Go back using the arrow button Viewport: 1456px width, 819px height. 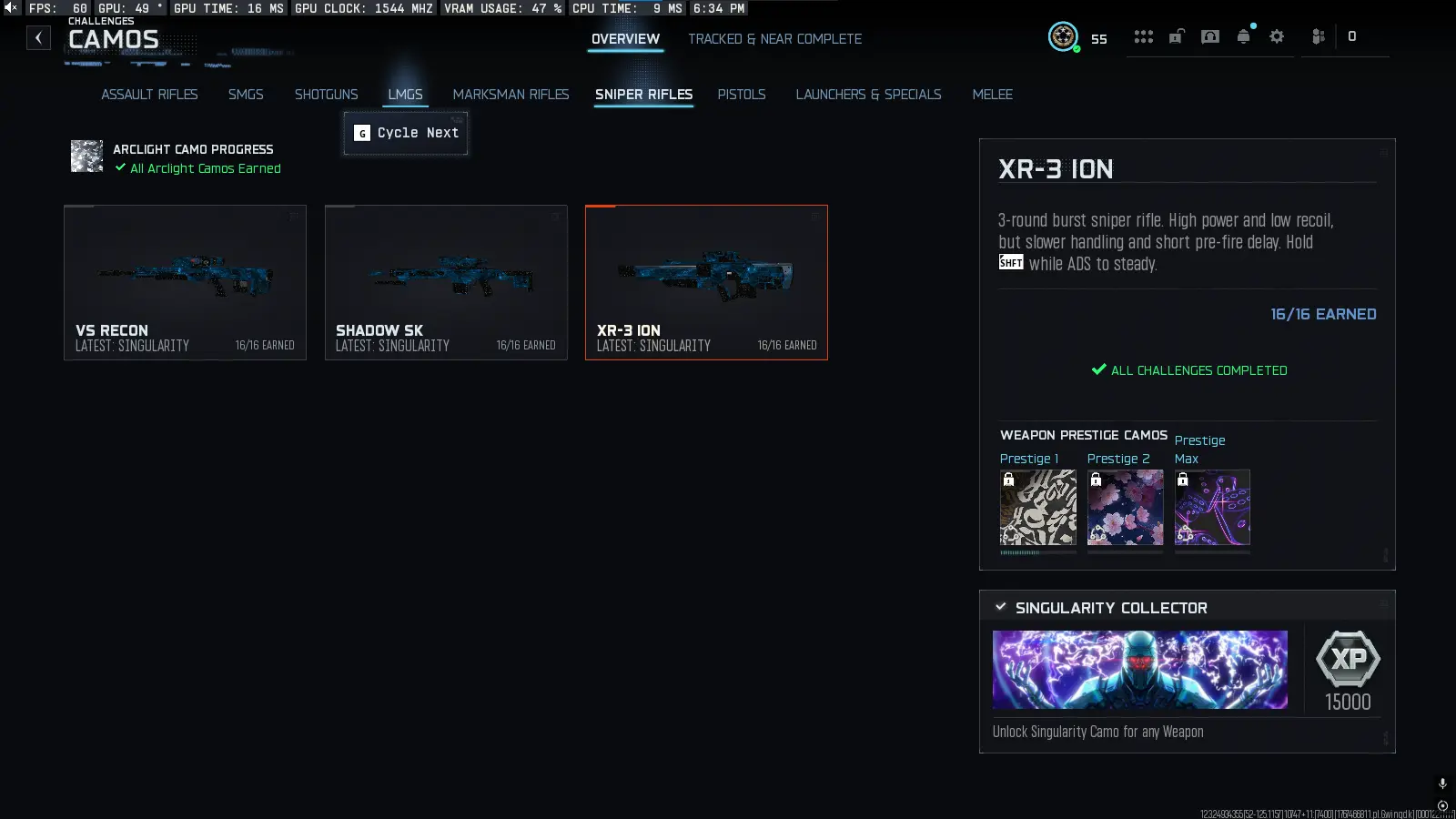coord(37,37)
